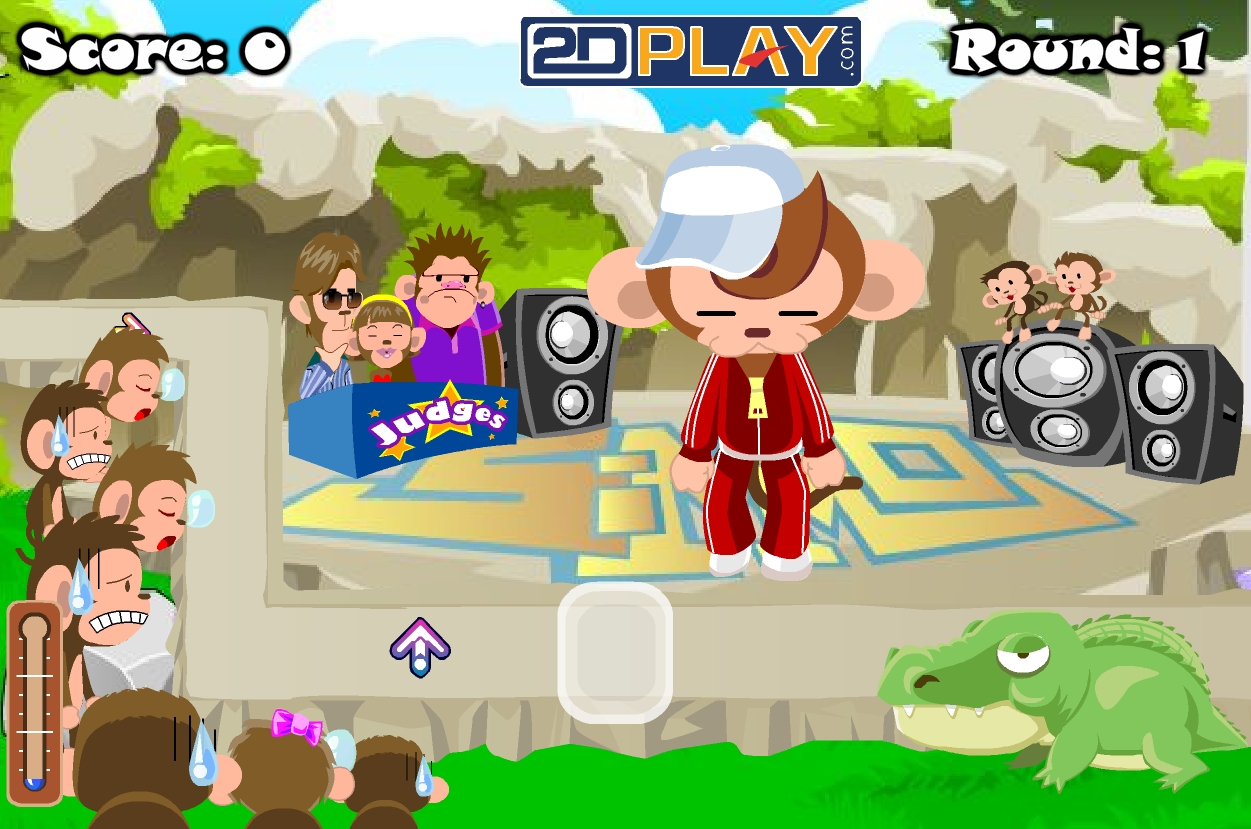
Task: Hit the purple up arrow note
Action: 420,647
